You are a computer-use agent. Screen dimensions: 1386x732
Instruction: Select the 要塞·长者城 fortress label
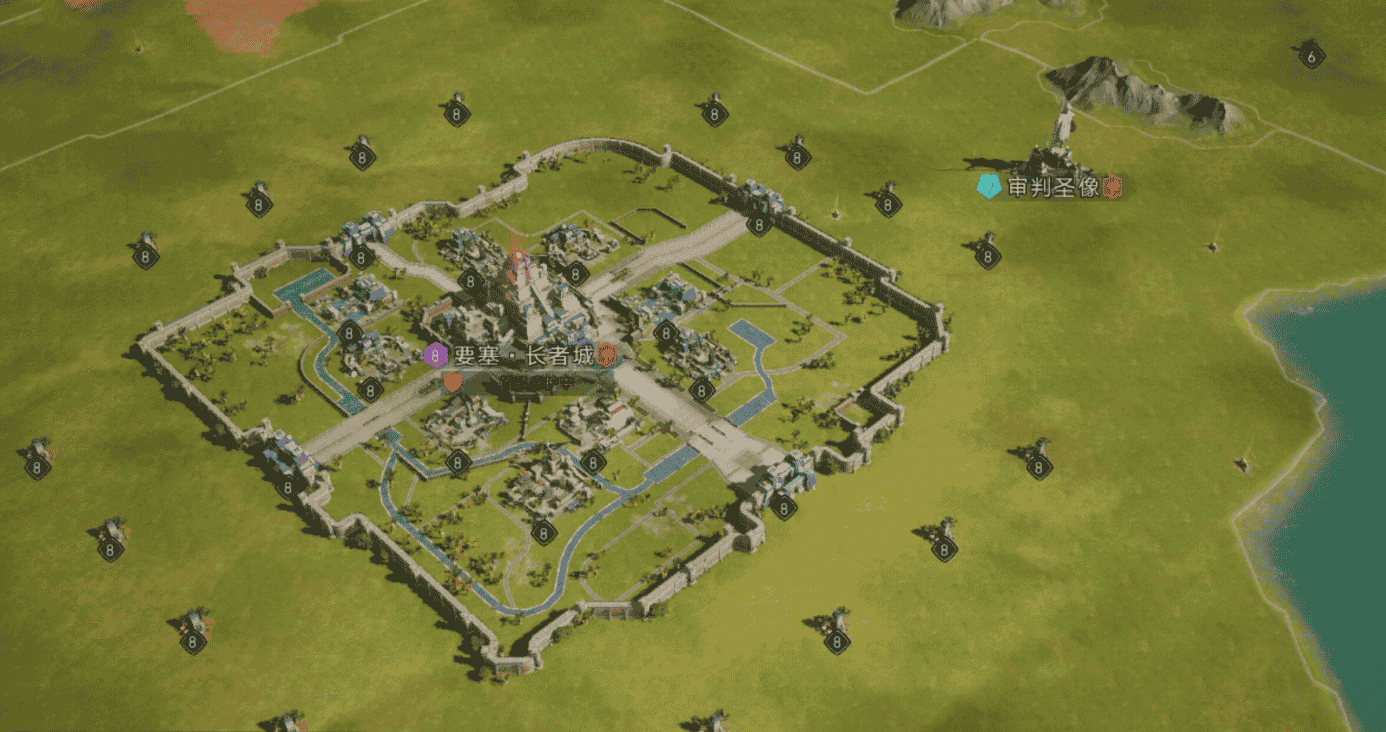pos(523,355)
